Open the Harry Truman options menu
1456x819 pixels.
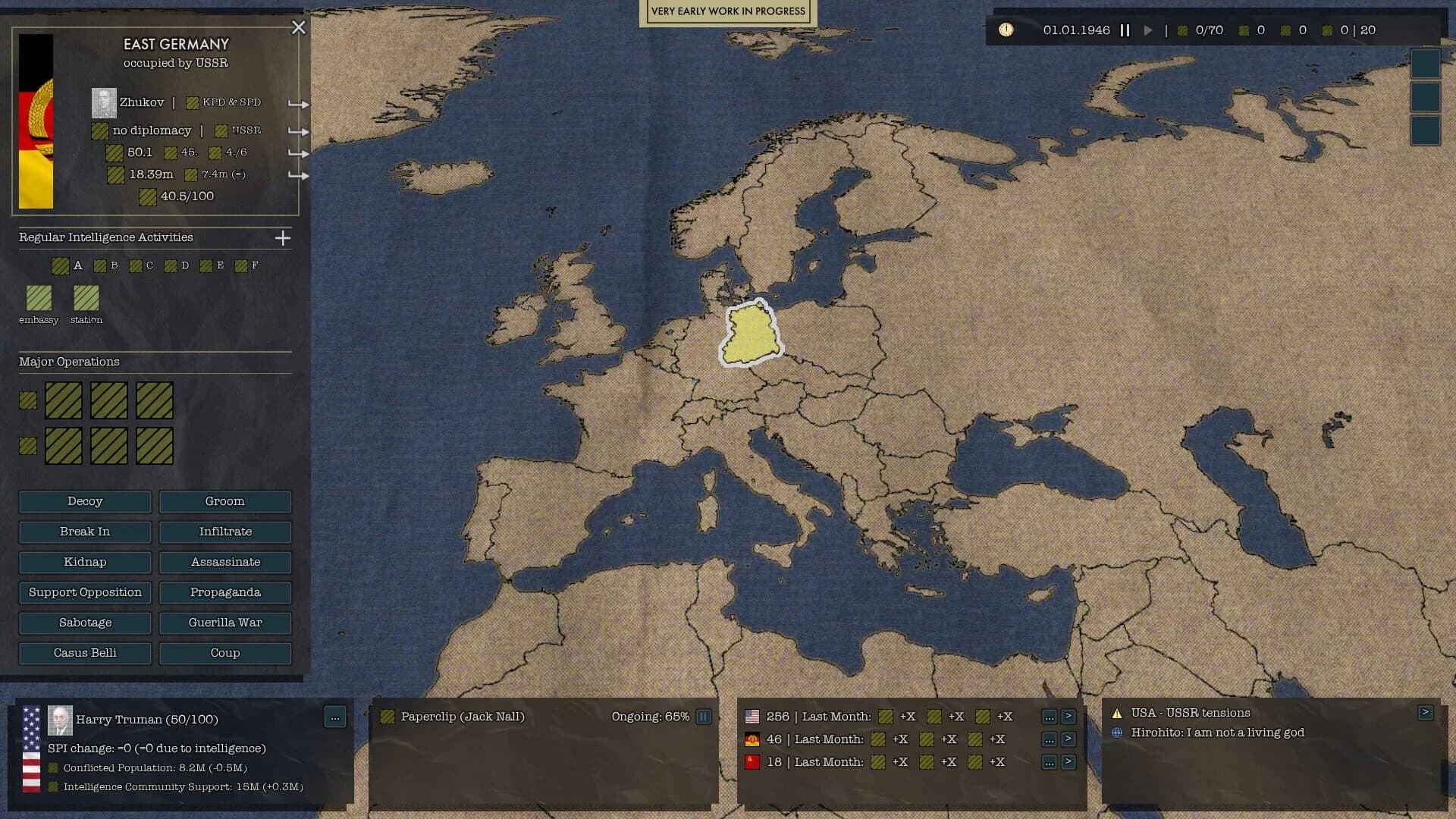tap(334, 717)
